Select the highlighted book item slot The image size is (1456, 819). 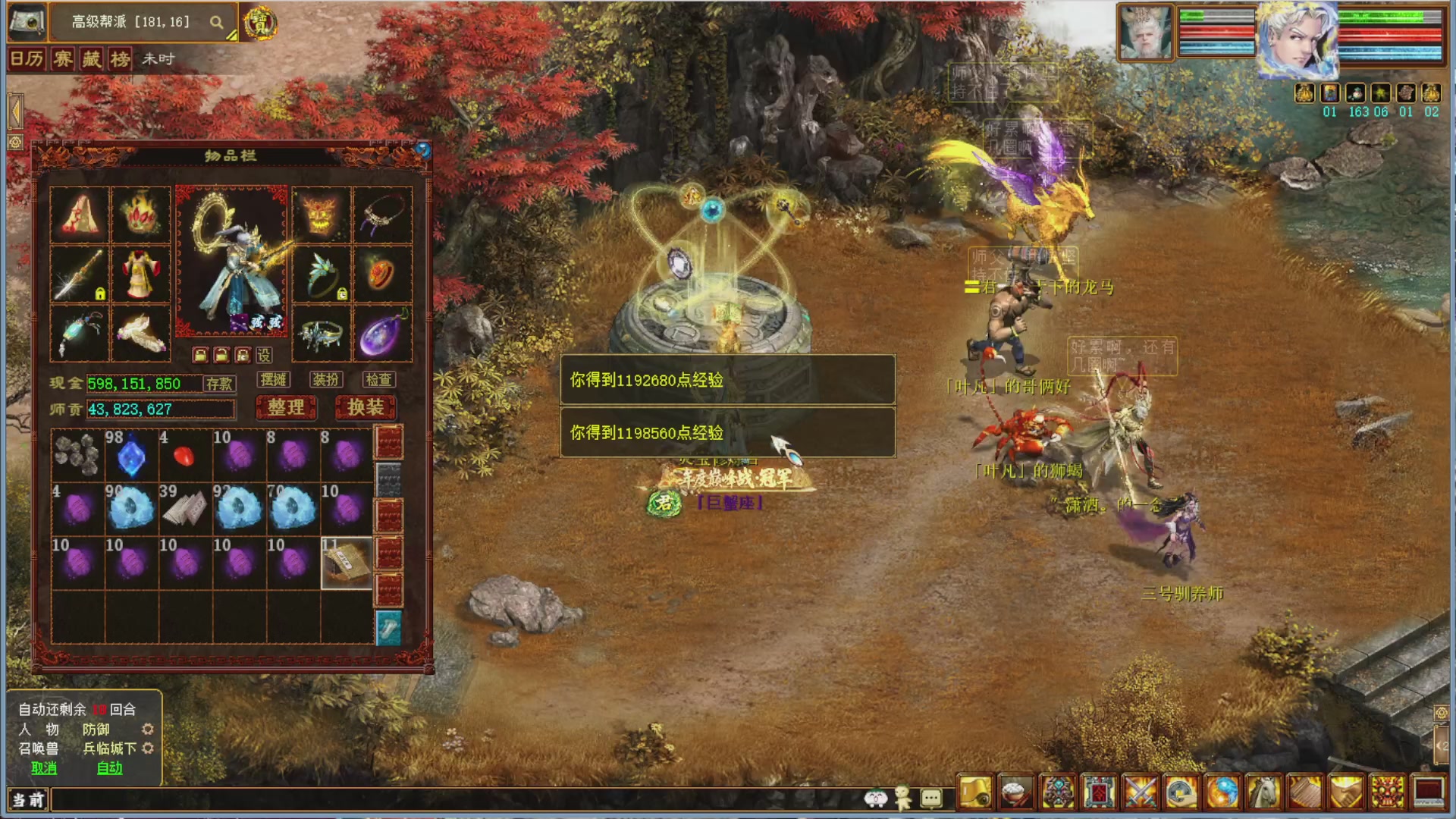tap(347, 563)
